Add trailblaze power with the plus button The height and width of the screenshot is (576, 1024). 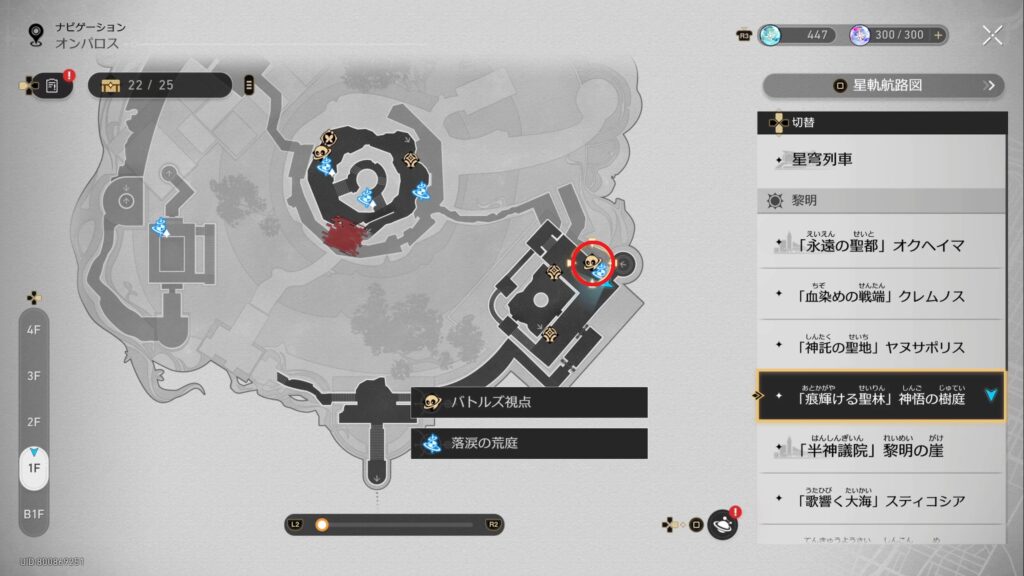point(937,35)
